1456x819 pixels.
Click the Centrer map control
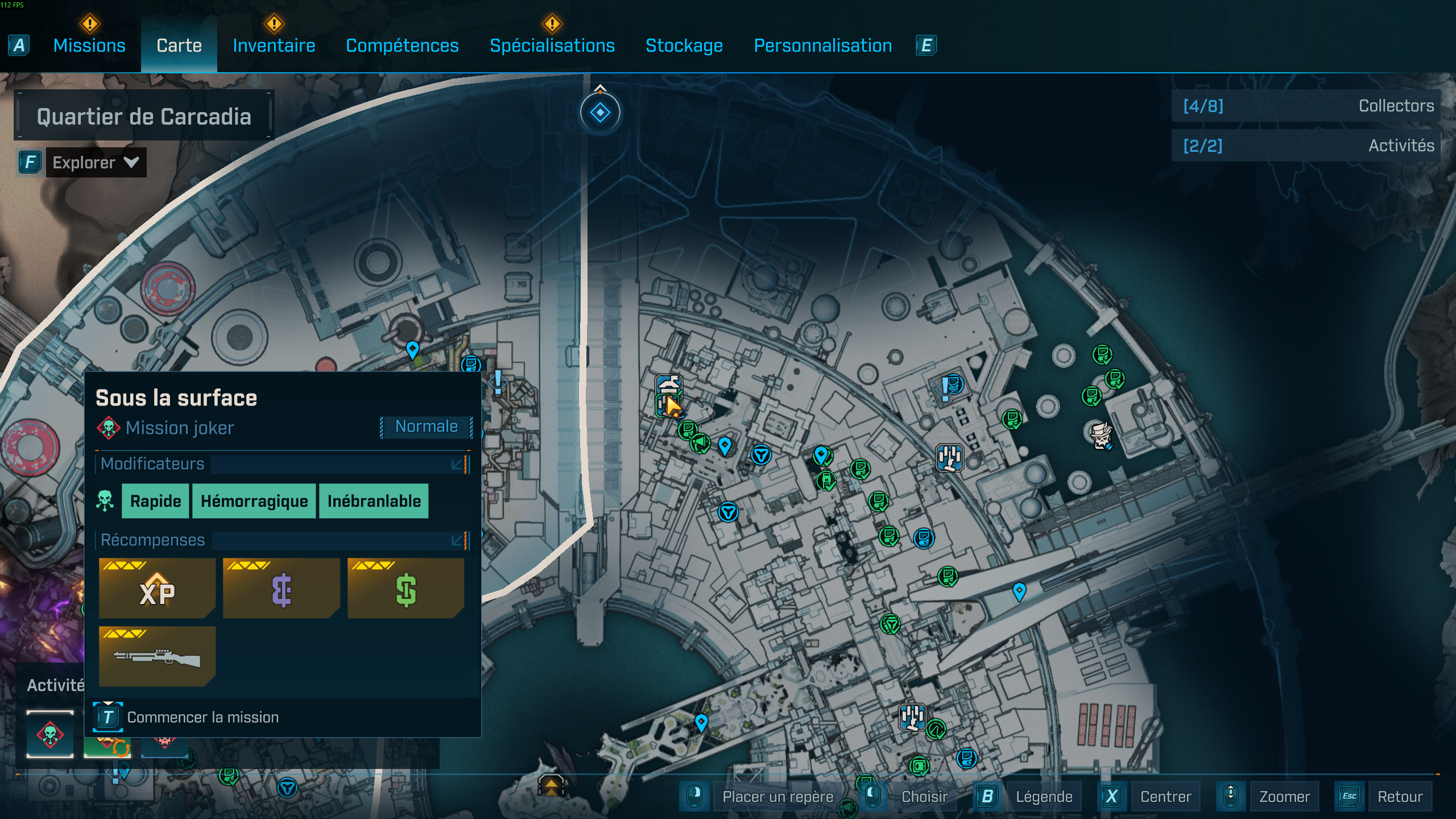pyautogui.click(x=1165, y=796)
